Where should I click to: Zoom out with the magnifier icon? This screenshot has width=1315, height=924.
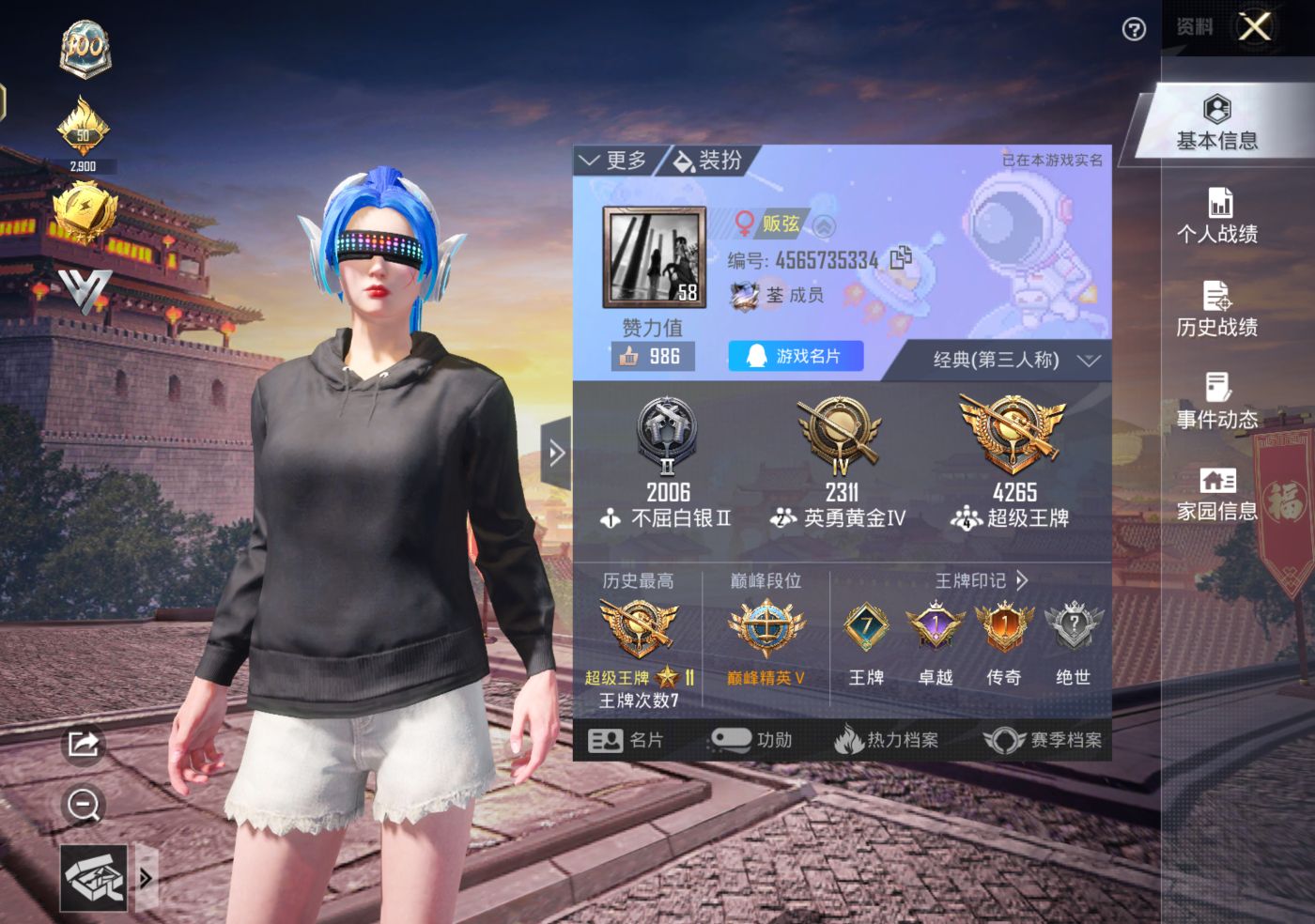(x=83, y=805)
